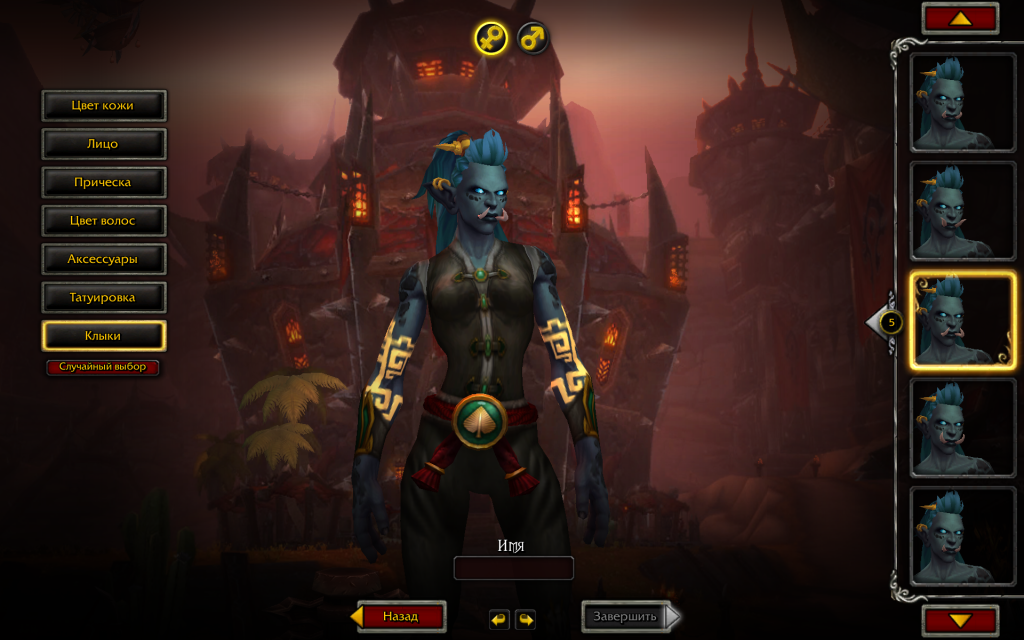Click the red Случайный выбор button

[103, 367]
